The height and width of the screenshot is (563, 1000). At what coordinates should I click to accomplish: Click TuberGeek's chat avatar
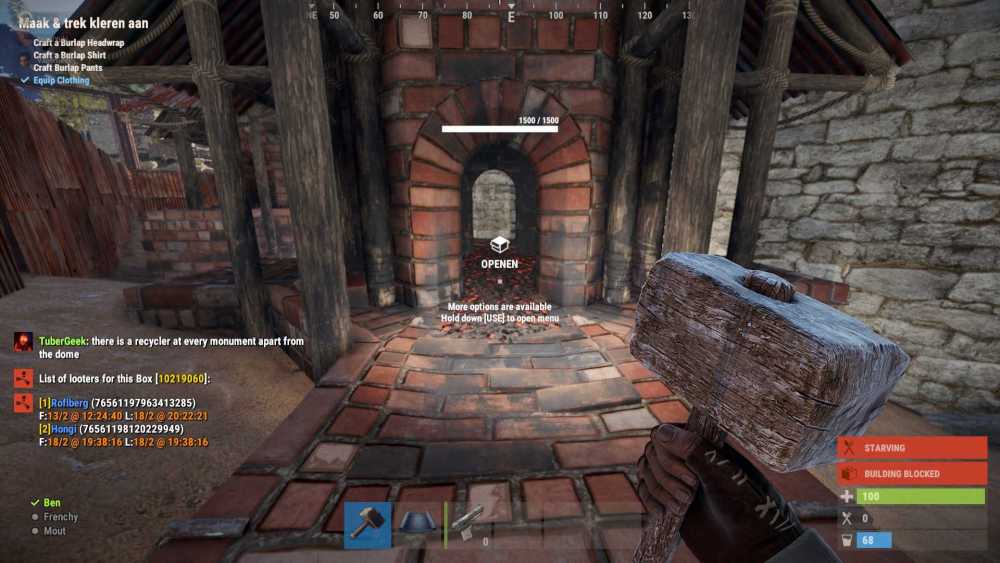[x=23, y=342]
